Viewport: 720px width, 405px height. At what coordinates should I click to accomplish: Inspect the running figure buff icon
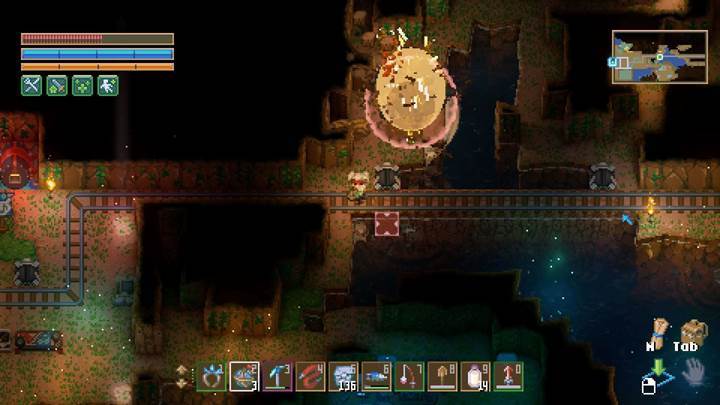pos(108,86)
